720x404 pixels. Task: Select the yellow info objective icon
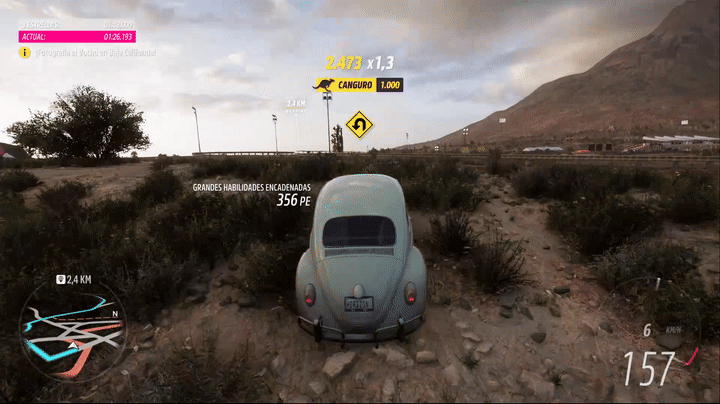tap(25, 52)
